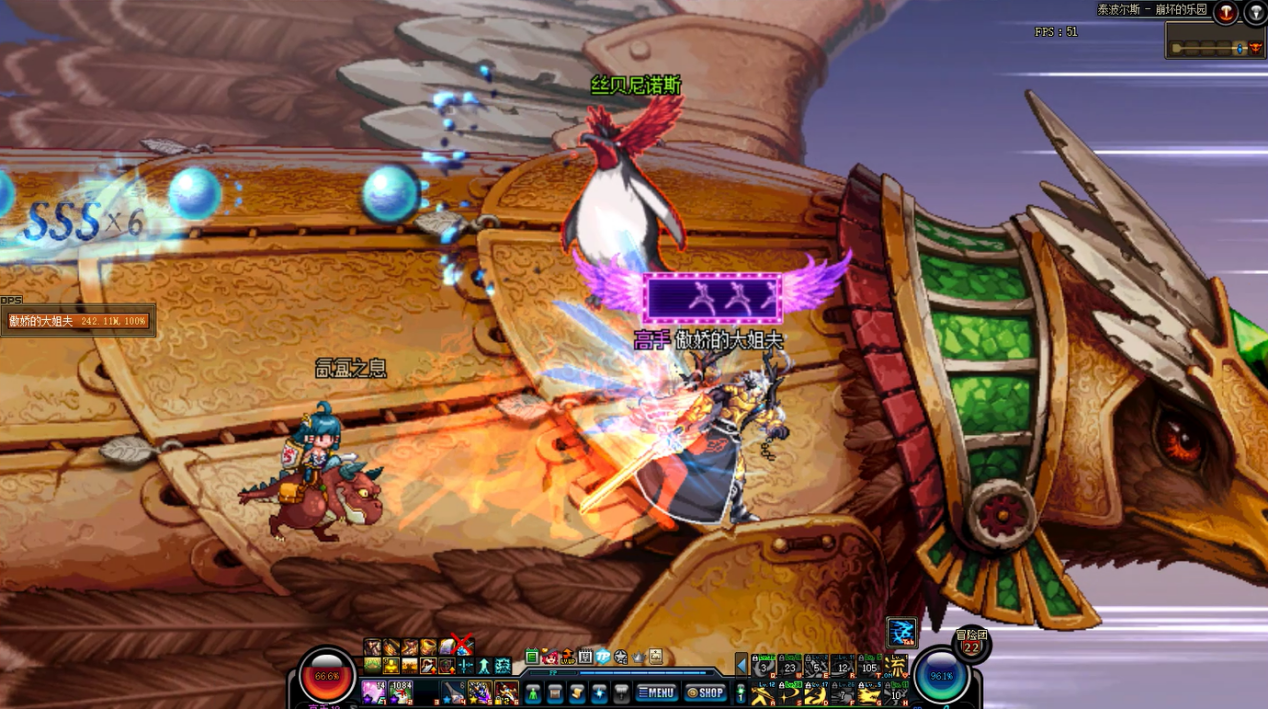Click the buff icon crossed out in red
The height and width of the screenshot is (709, 1268).
(x=461, y=646)
